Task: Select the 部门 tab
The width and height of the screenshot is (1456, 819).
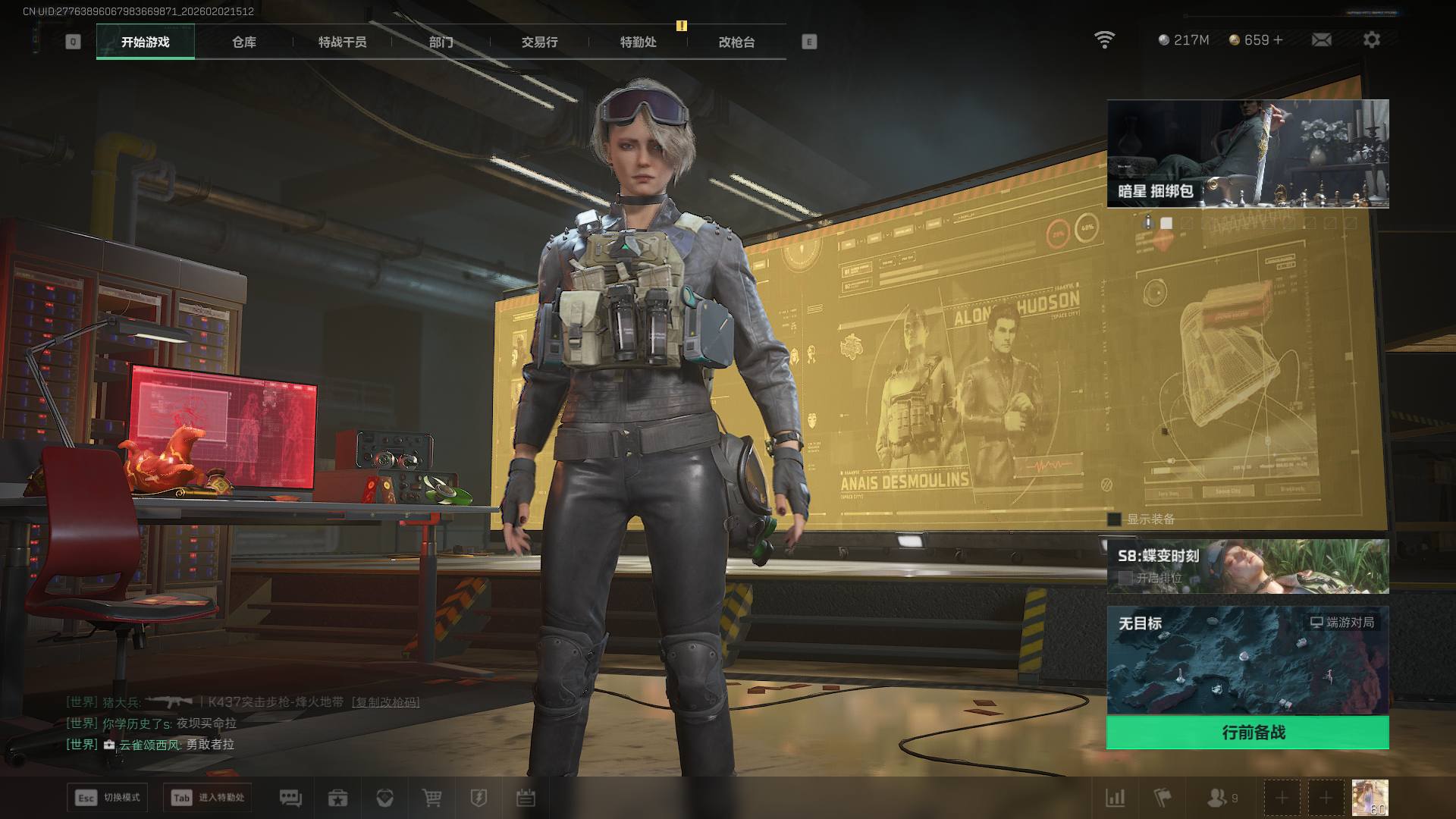Action: click(441, 42)
